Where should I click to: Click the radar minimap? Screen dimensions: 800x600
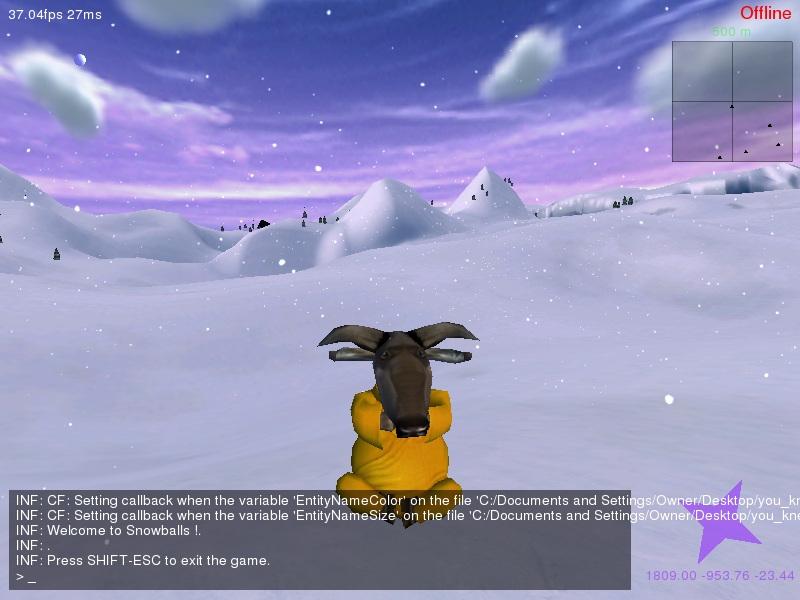tap(732, 101)
